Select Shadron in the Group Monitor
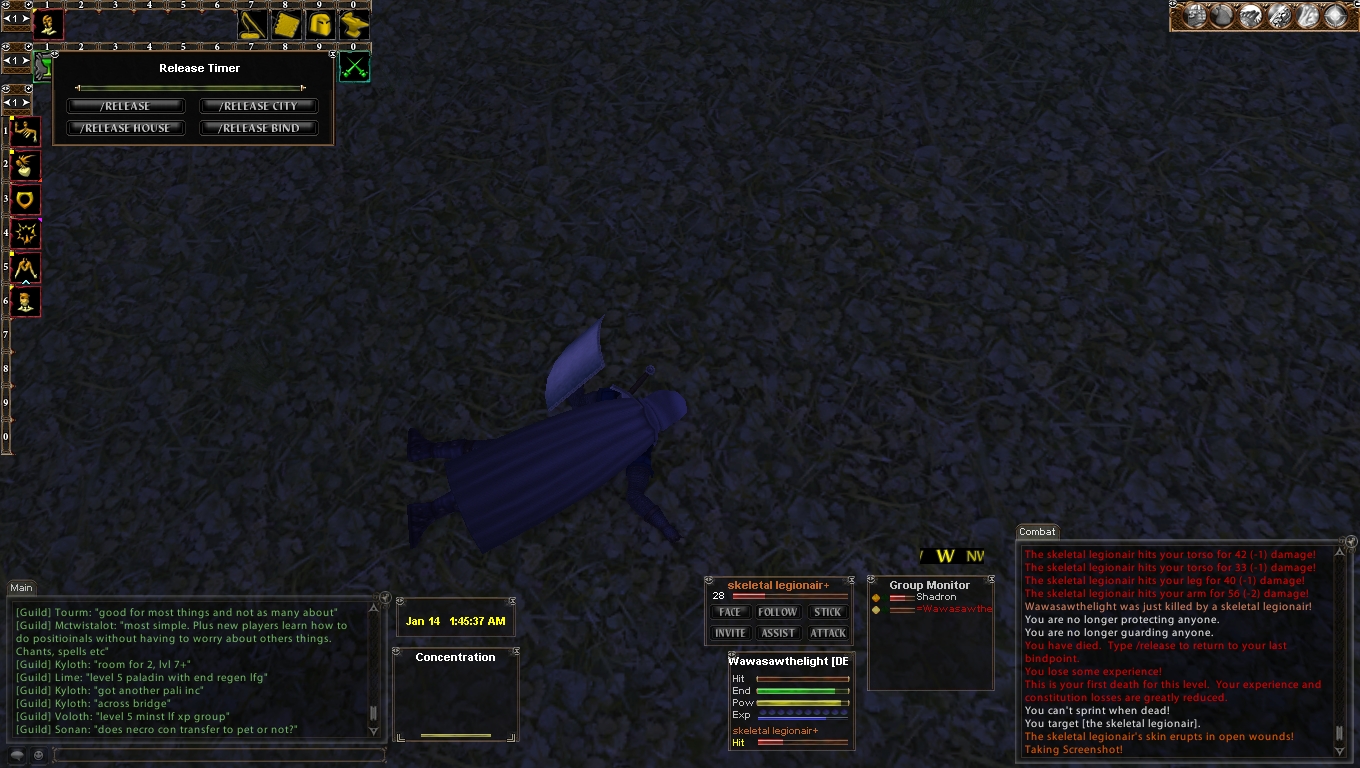The height and width of the screenshot is (768, 1360). pos(935,597)
